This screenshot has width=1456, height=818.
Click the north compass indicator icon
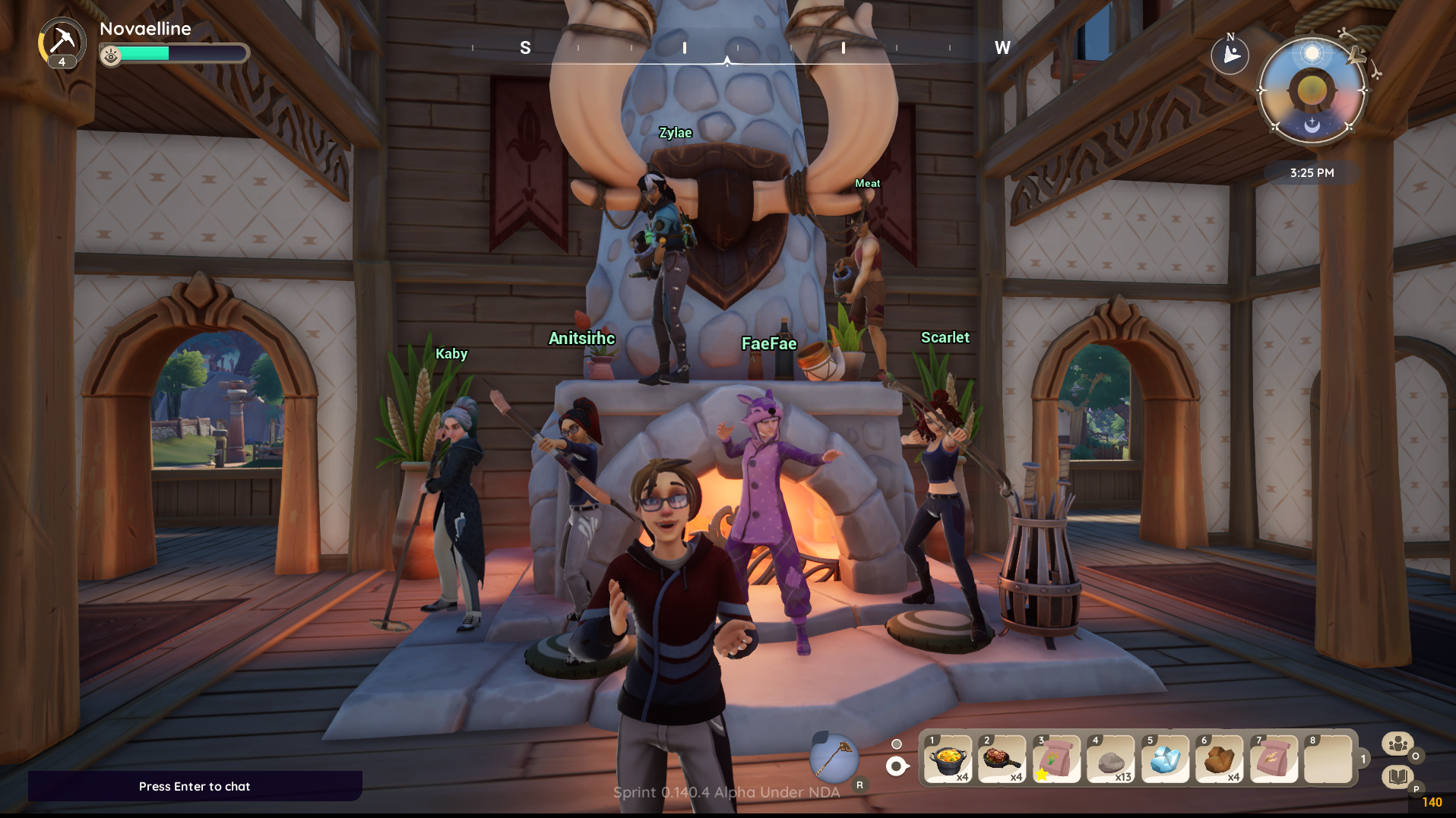[x=1230, y=55]
